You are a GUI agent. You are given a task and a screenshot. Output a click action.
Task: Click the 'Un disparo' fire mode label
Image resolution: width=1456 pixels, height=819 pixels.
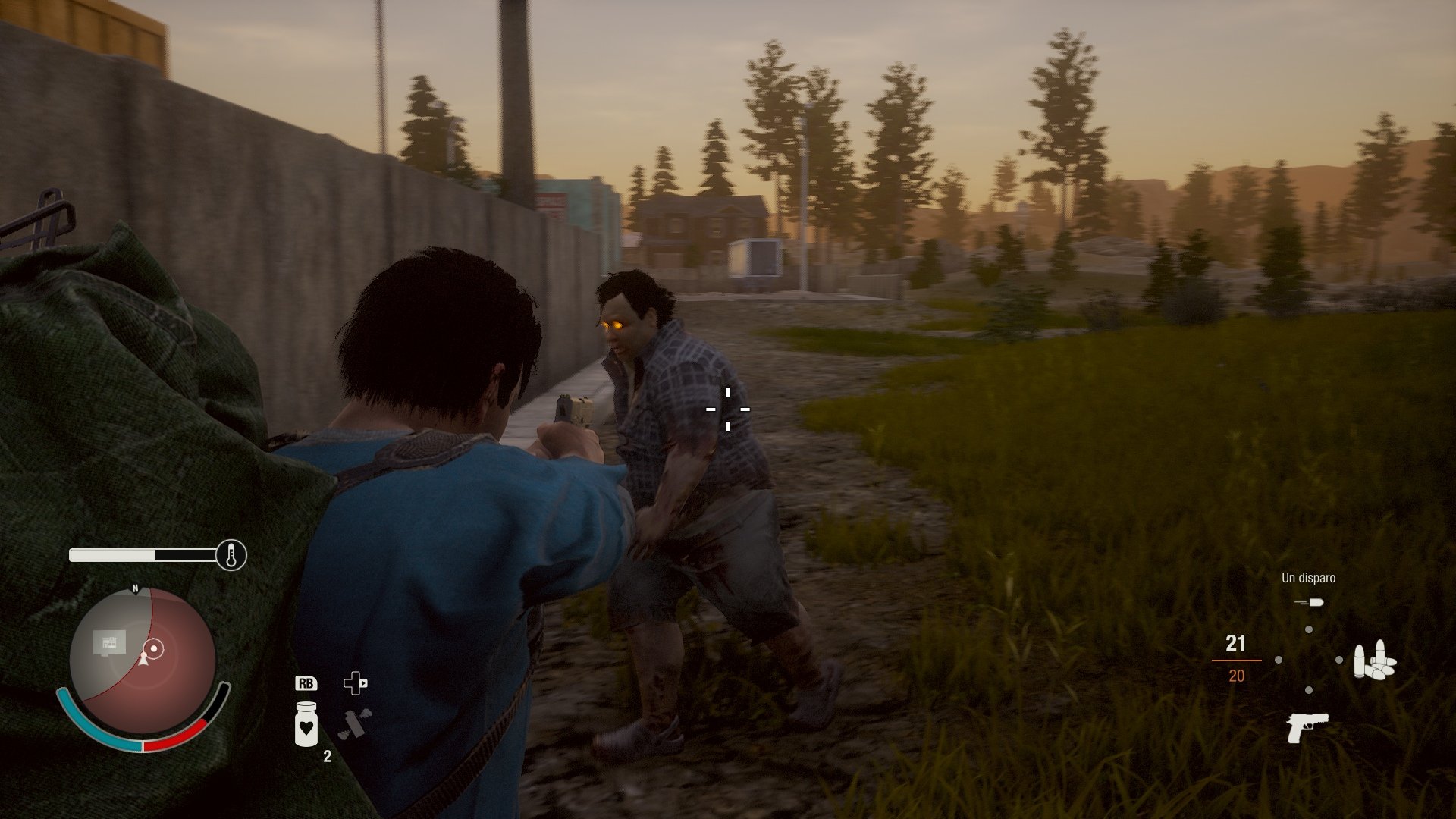pyautogui.click(x=1309, y=578)
